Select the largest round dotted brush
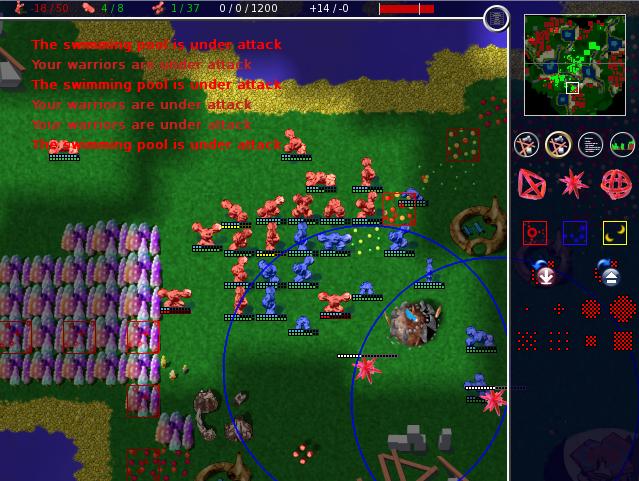 click(622, 309)
